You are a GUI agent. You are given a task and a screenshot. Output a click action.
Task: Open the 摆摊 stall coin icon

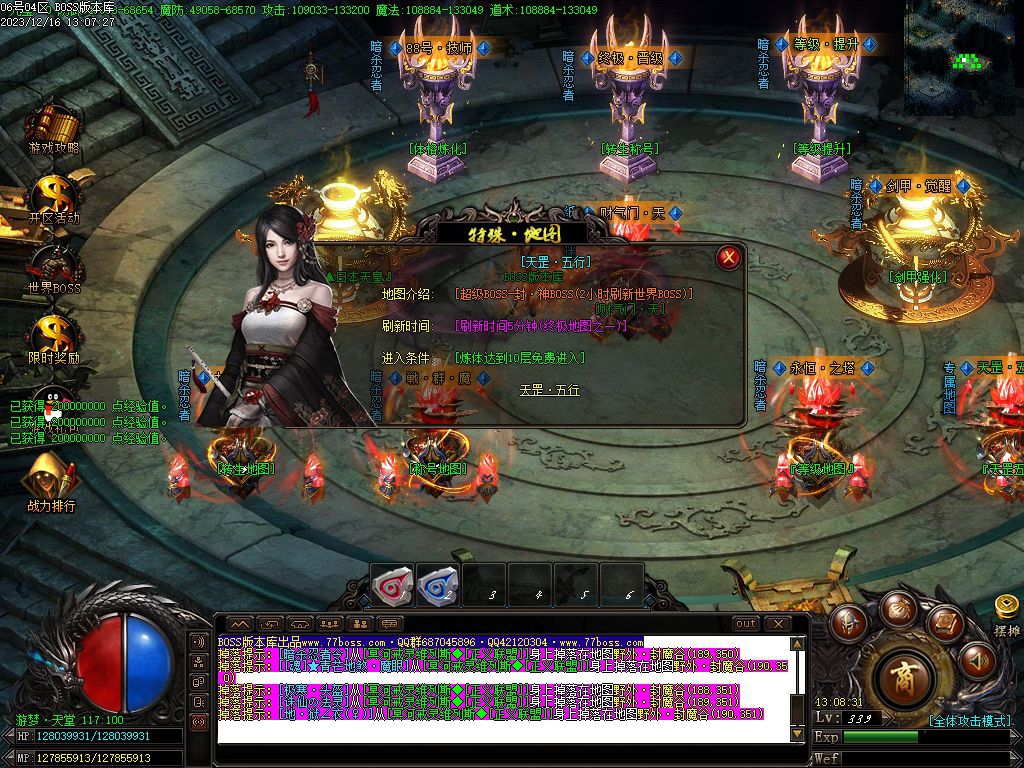pyautogui.click(x=1007, y=607)
